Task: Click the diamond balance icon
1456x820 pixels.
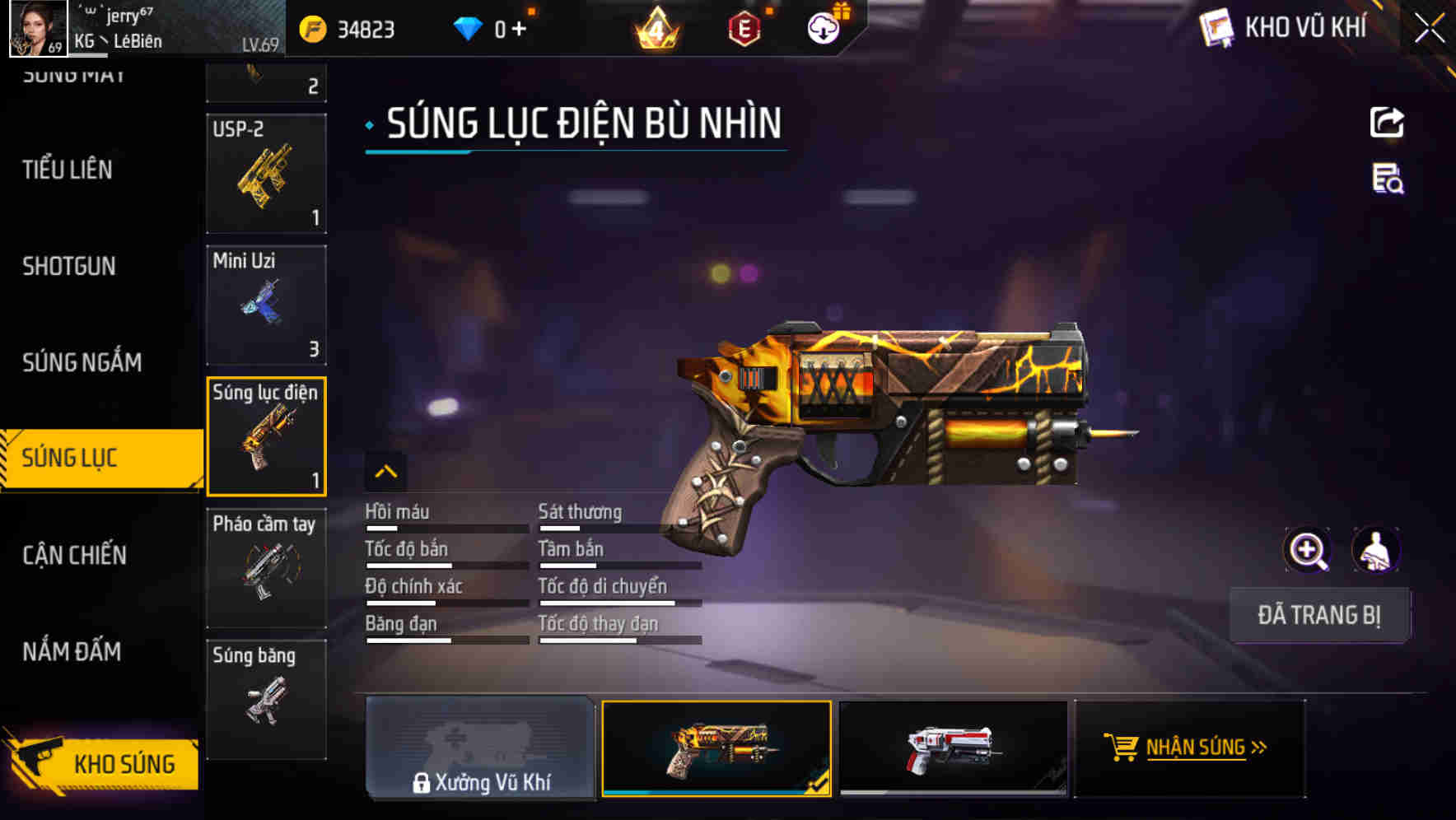Action: point(468,27)
